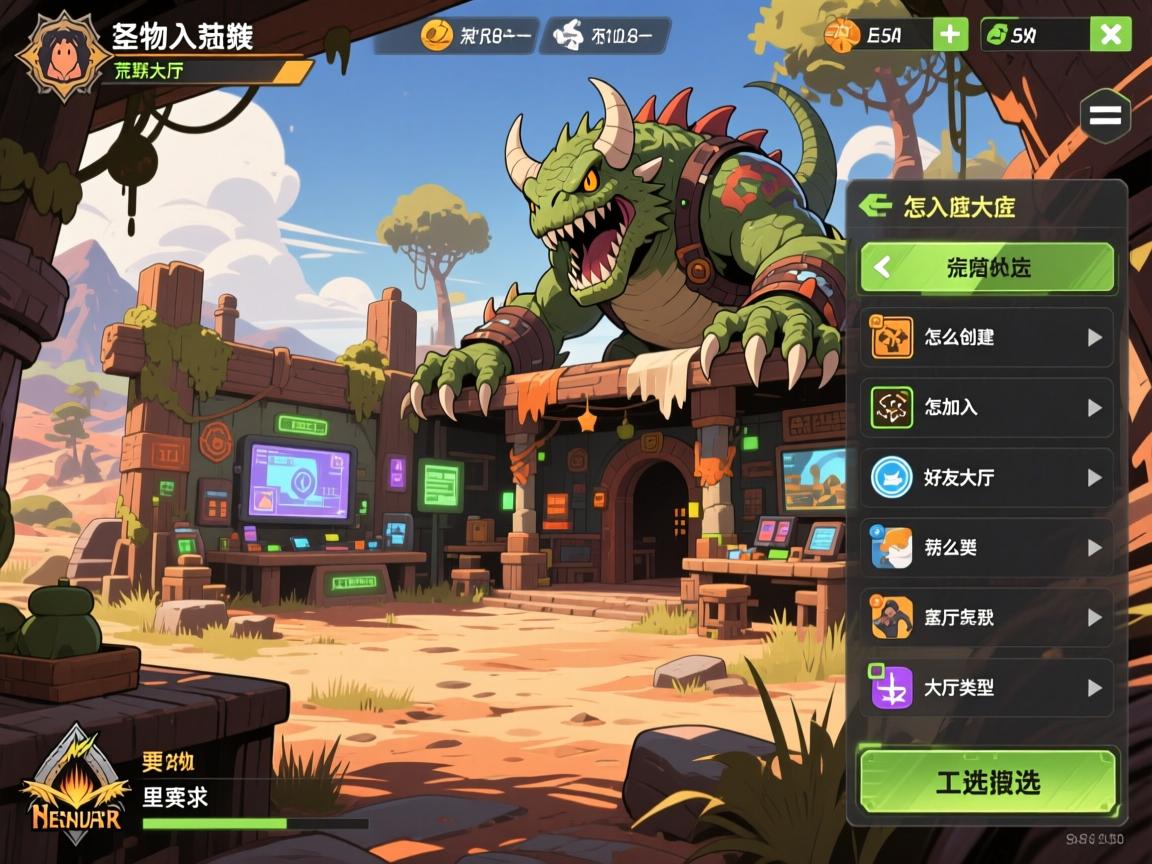Open the 大厅类型 lobby type entry

pos(987,688)
